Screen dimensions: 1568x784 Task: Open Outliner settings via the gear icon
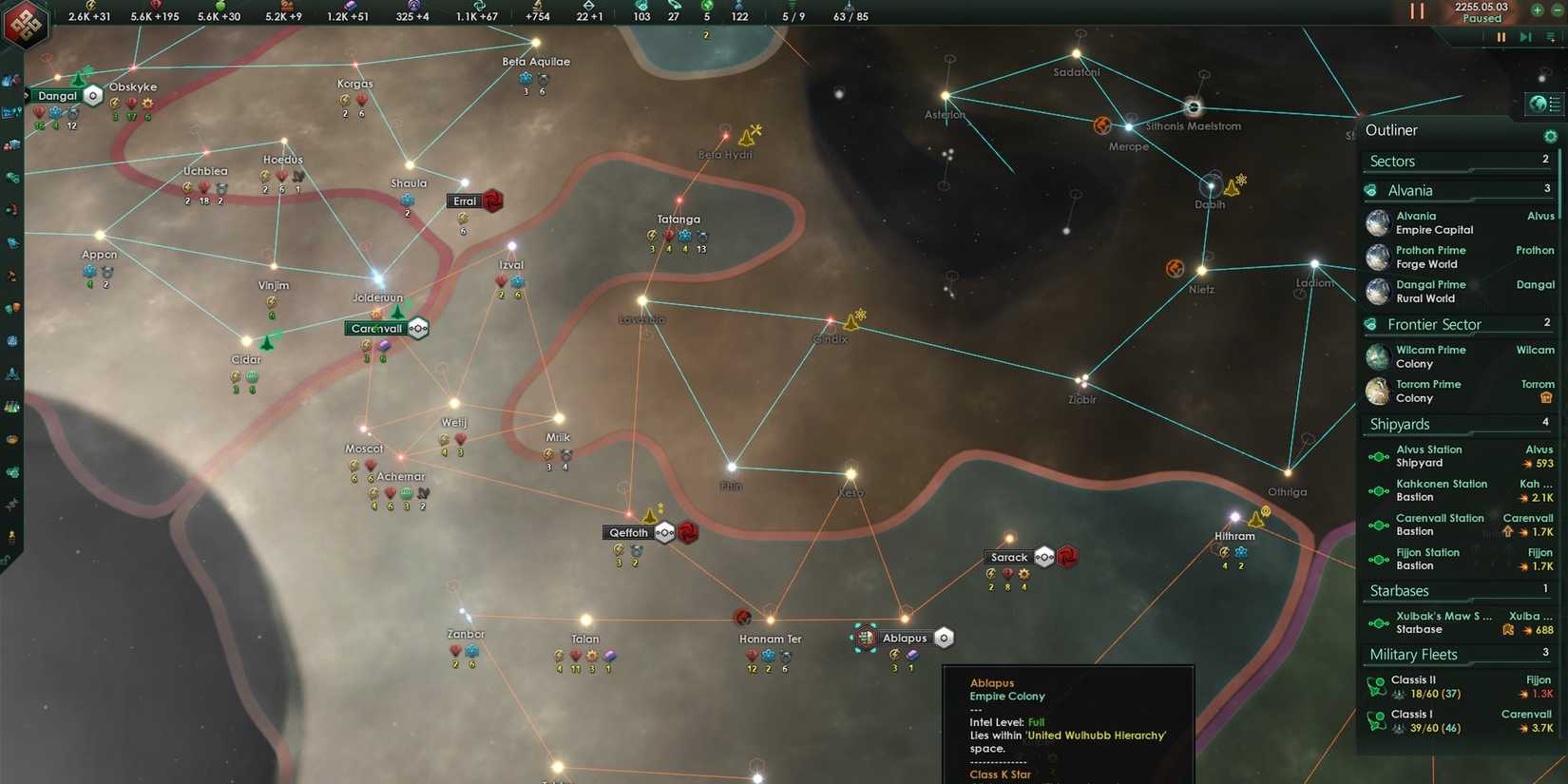(x=1551, y=136)
